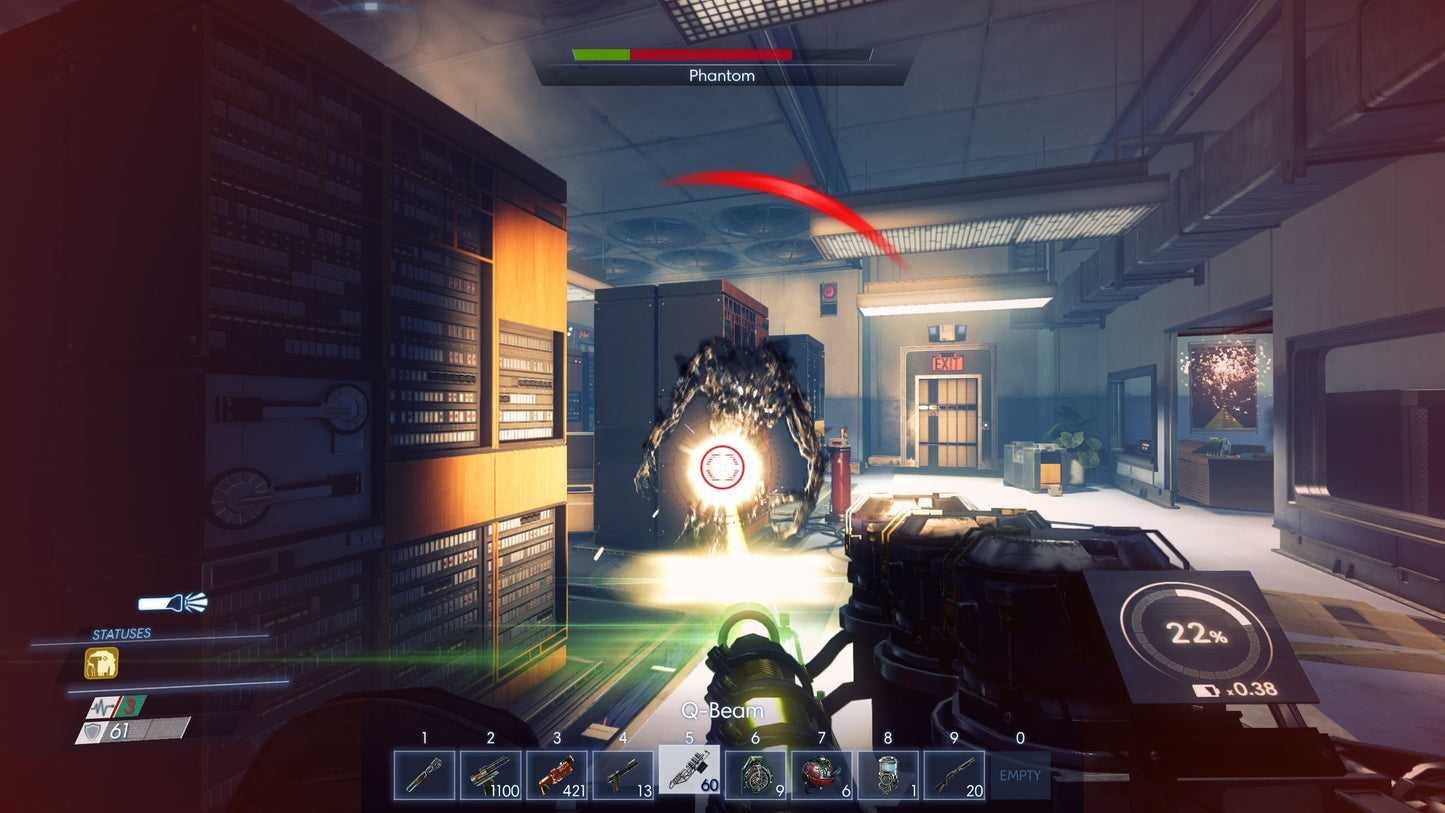
Task: Select the GLOO Cannon in slot 3
Action: [x=557, y=775]
